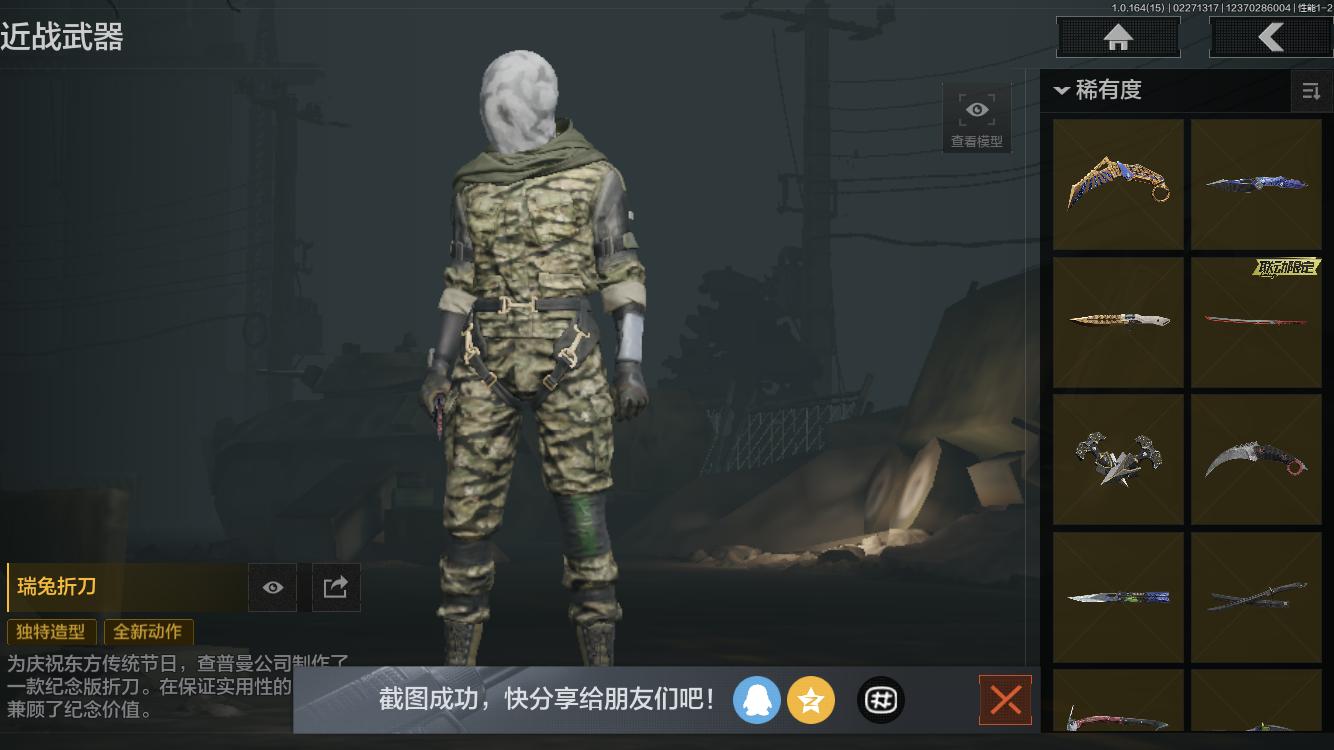1334x750 pixels.
Task: Select the 全新动作 tag label
Action: point(148,632)
